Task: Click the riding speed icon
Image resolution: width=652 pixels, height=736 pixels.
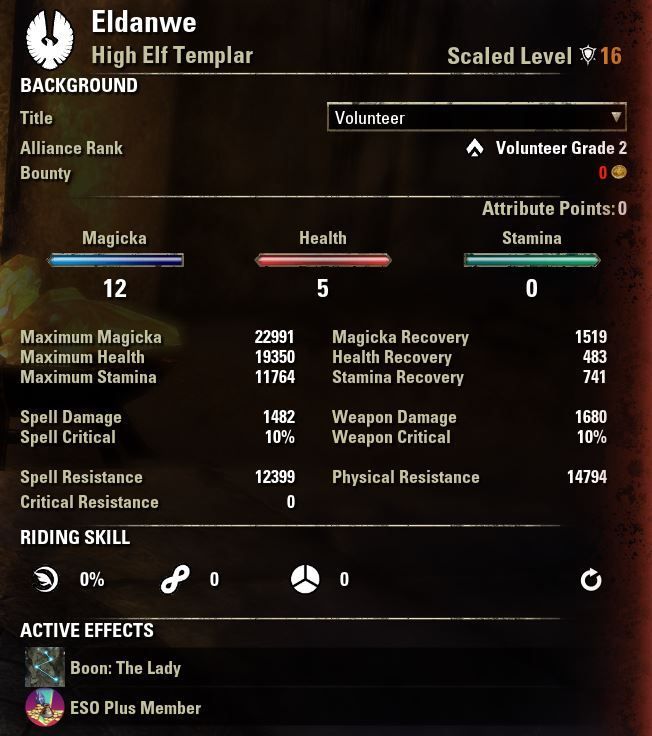Action: (45, 579)
